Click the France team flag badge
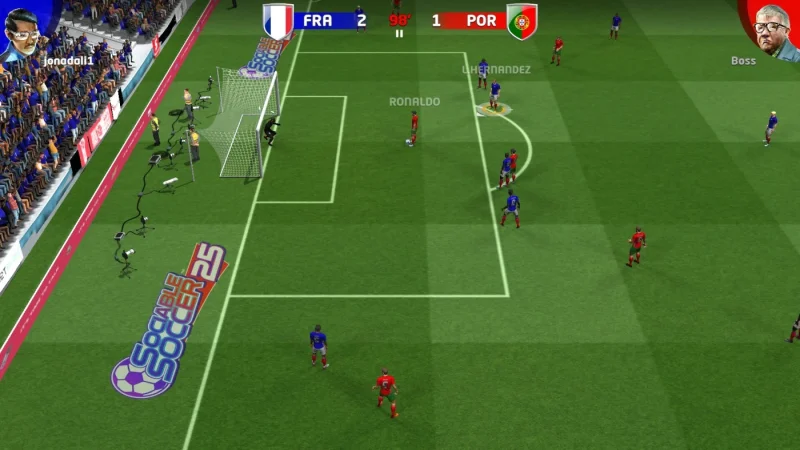800x450 pixels. pos(279,21)
